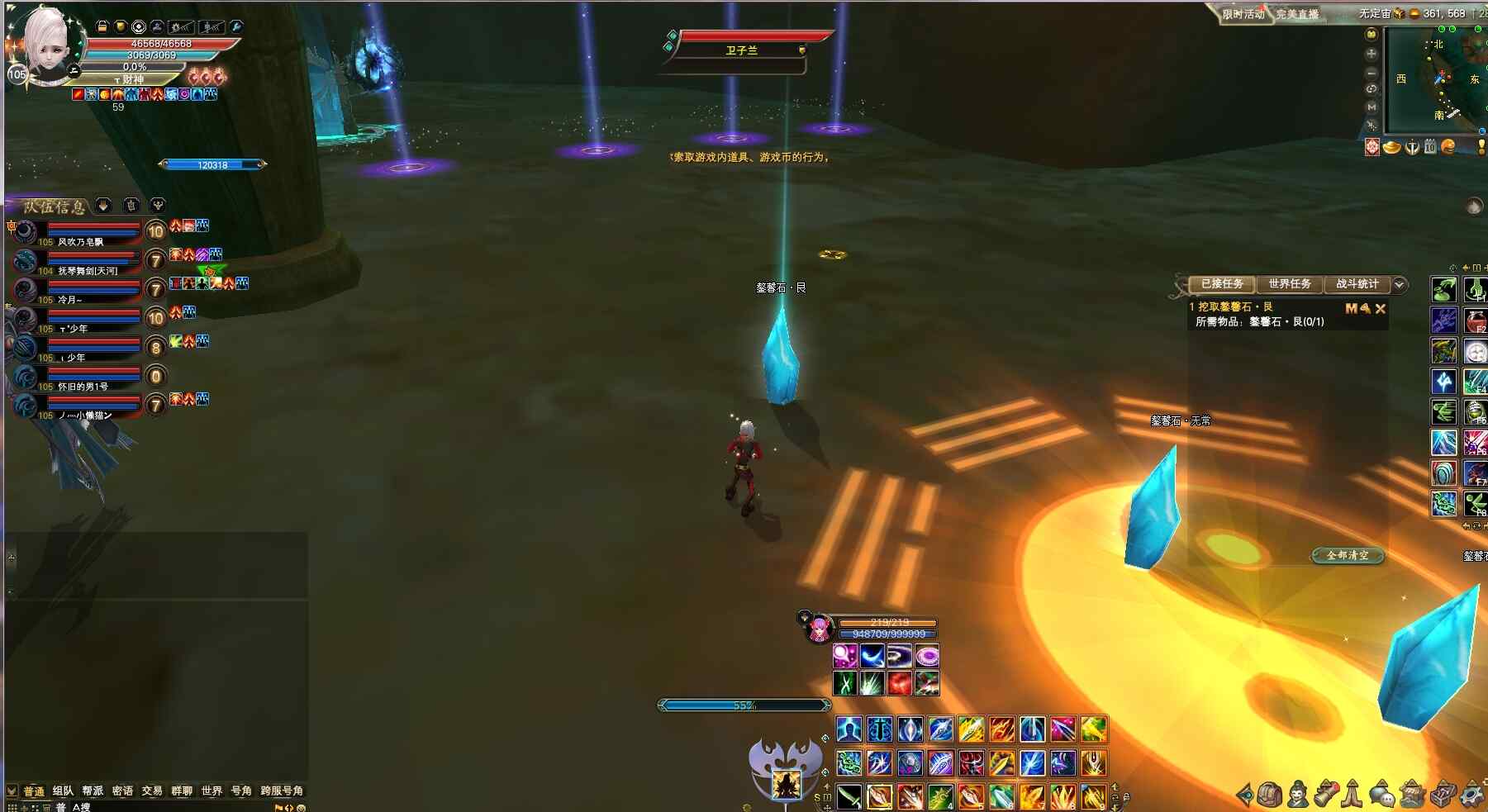Switch to the 世界任务 quest tab

pyautogui.click(x=1289, y=284)
